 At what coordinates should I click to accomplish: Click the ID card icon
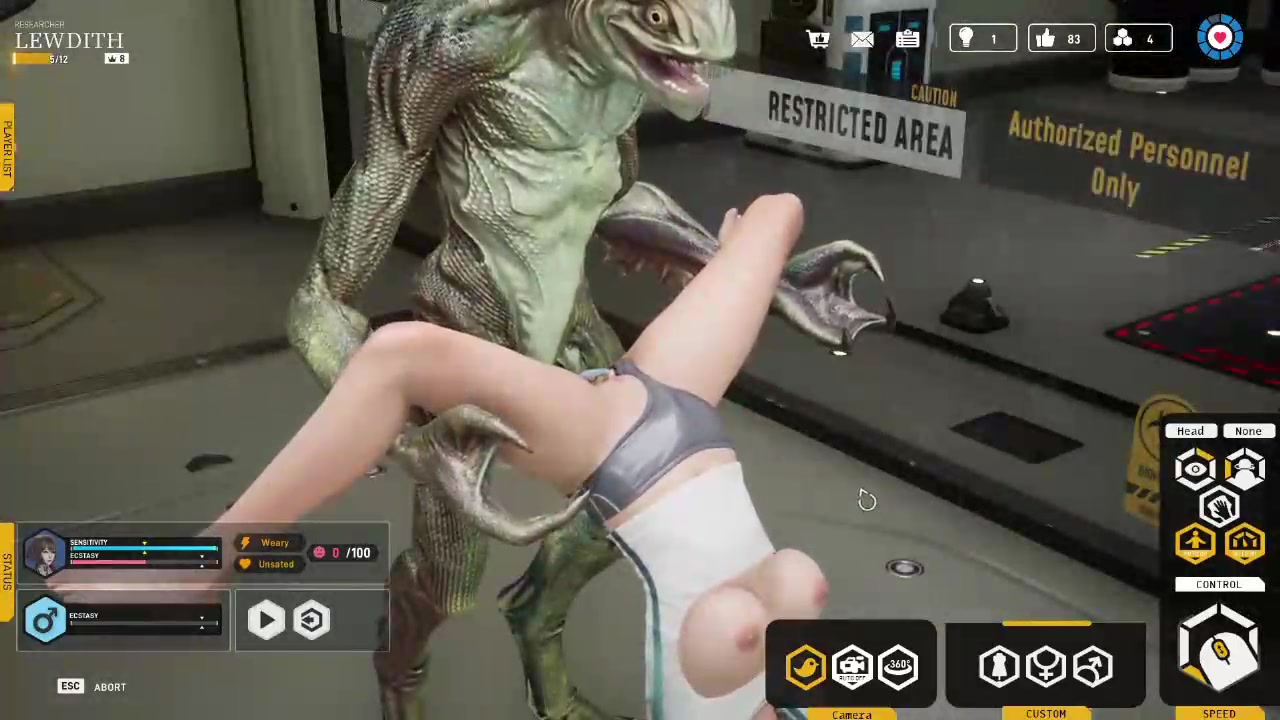(x=907, y=39)
